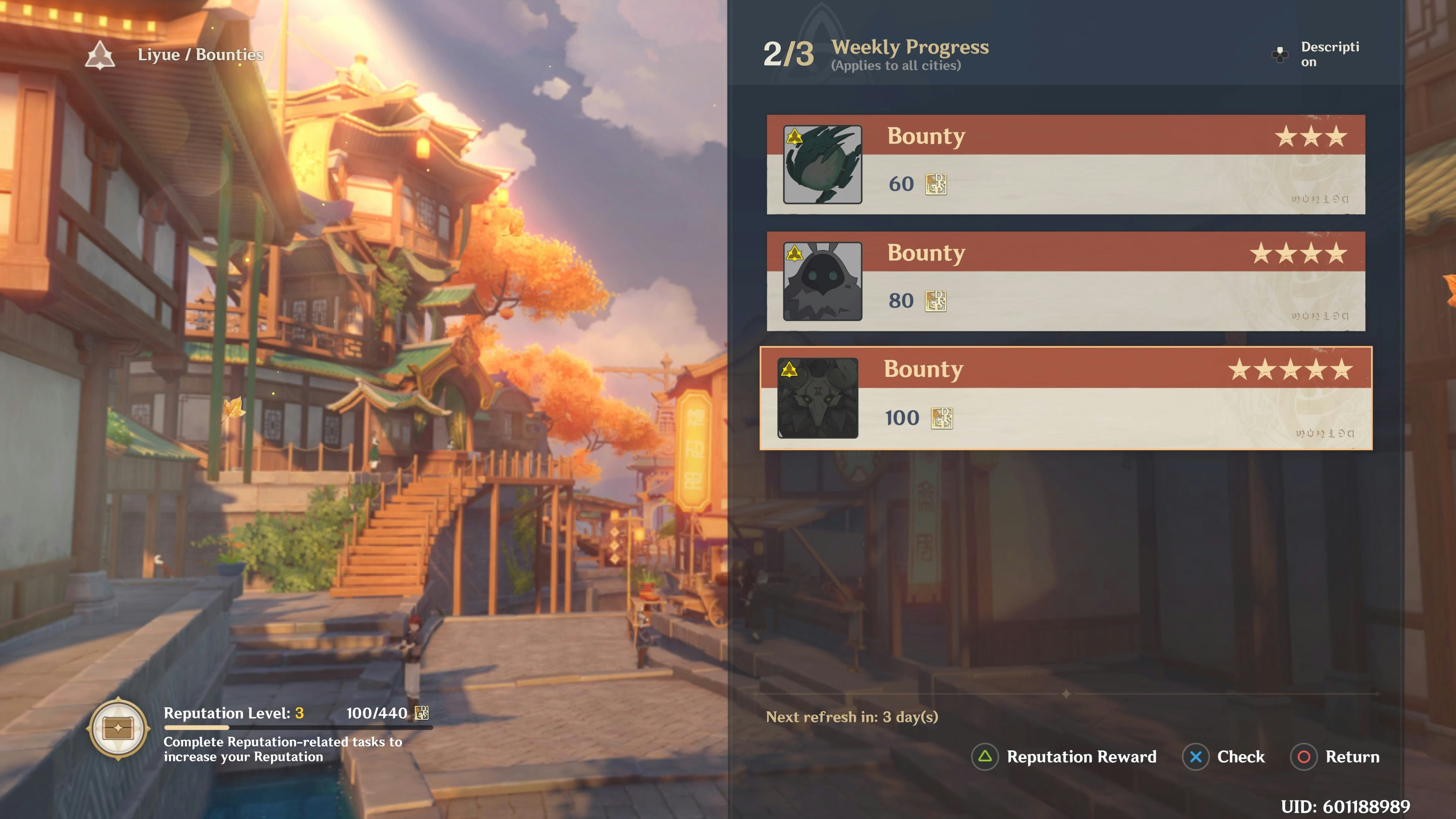Image resolution: width=1456 pixels, height=819 pixels.
Task: Return from the Bounties menu
Action: (x=1335, y=756)
